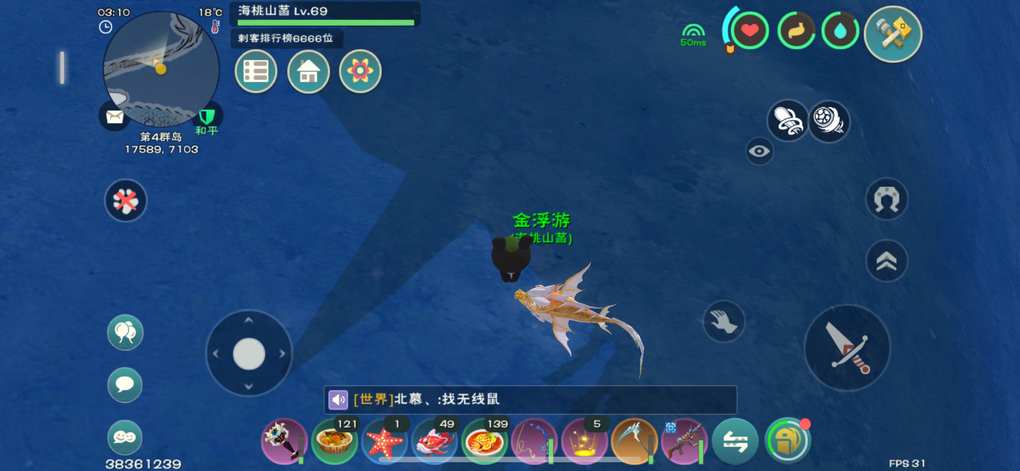
Task: Toggle the eye visibility button
Action: pyautogui.click(x=760, y=151)
